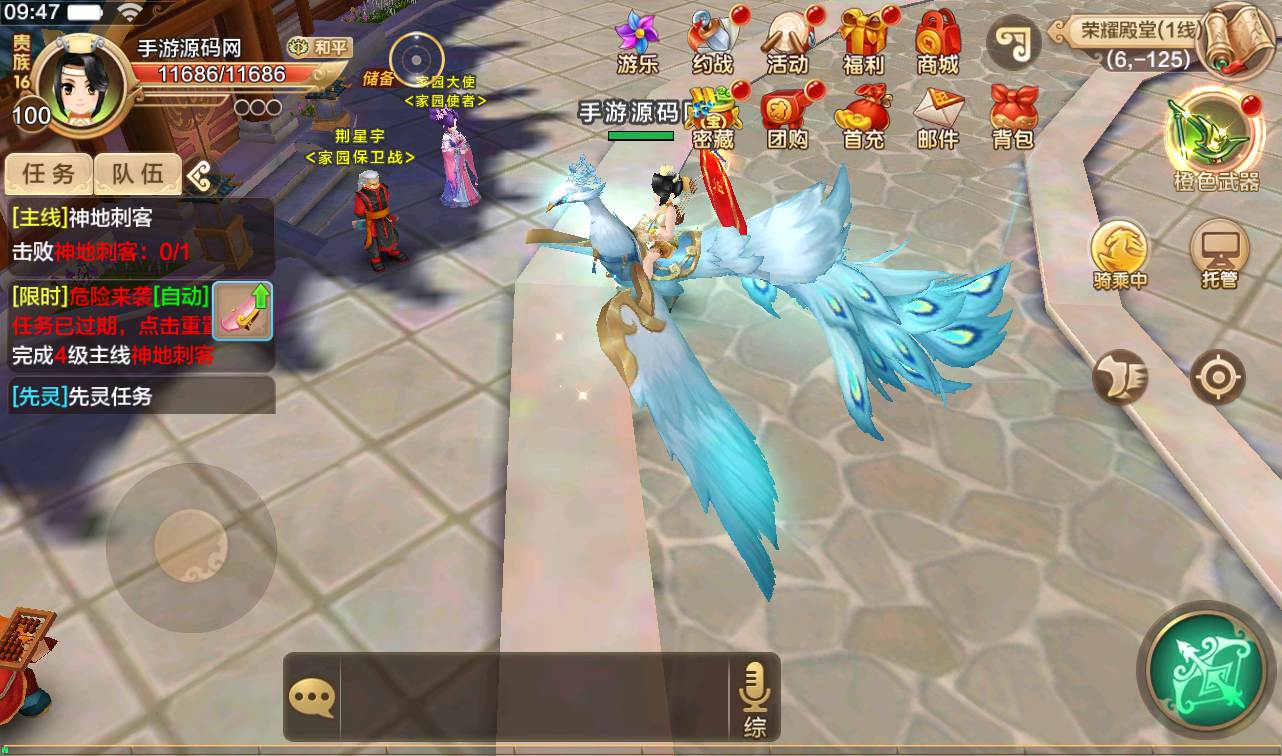Screen dimensions: 1282x756
Task: Open the 背包 backpack inventory
Action: pos(1013,116)
